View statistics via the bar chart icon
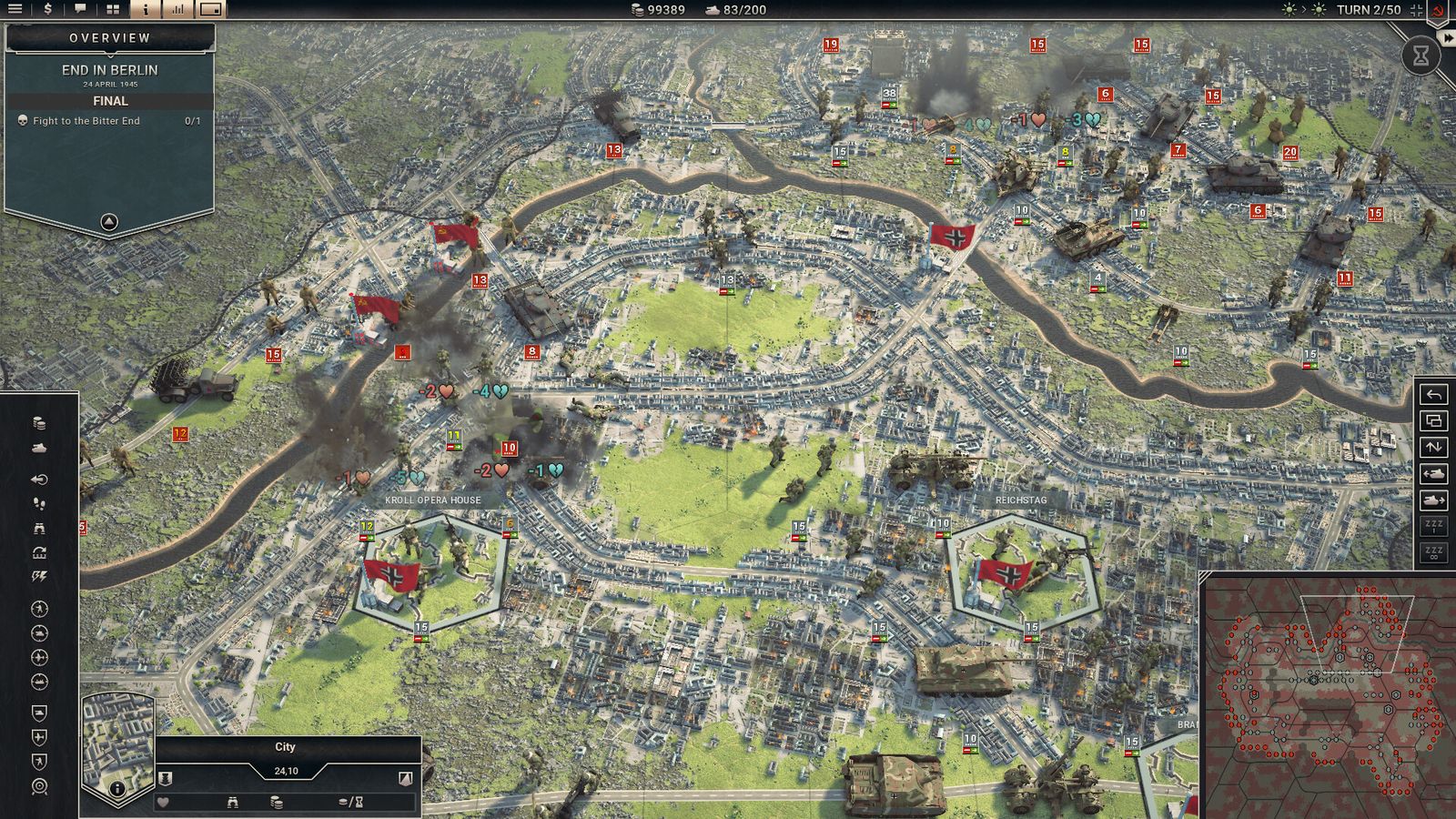The image size is (1456, 819). pos(178,9)
